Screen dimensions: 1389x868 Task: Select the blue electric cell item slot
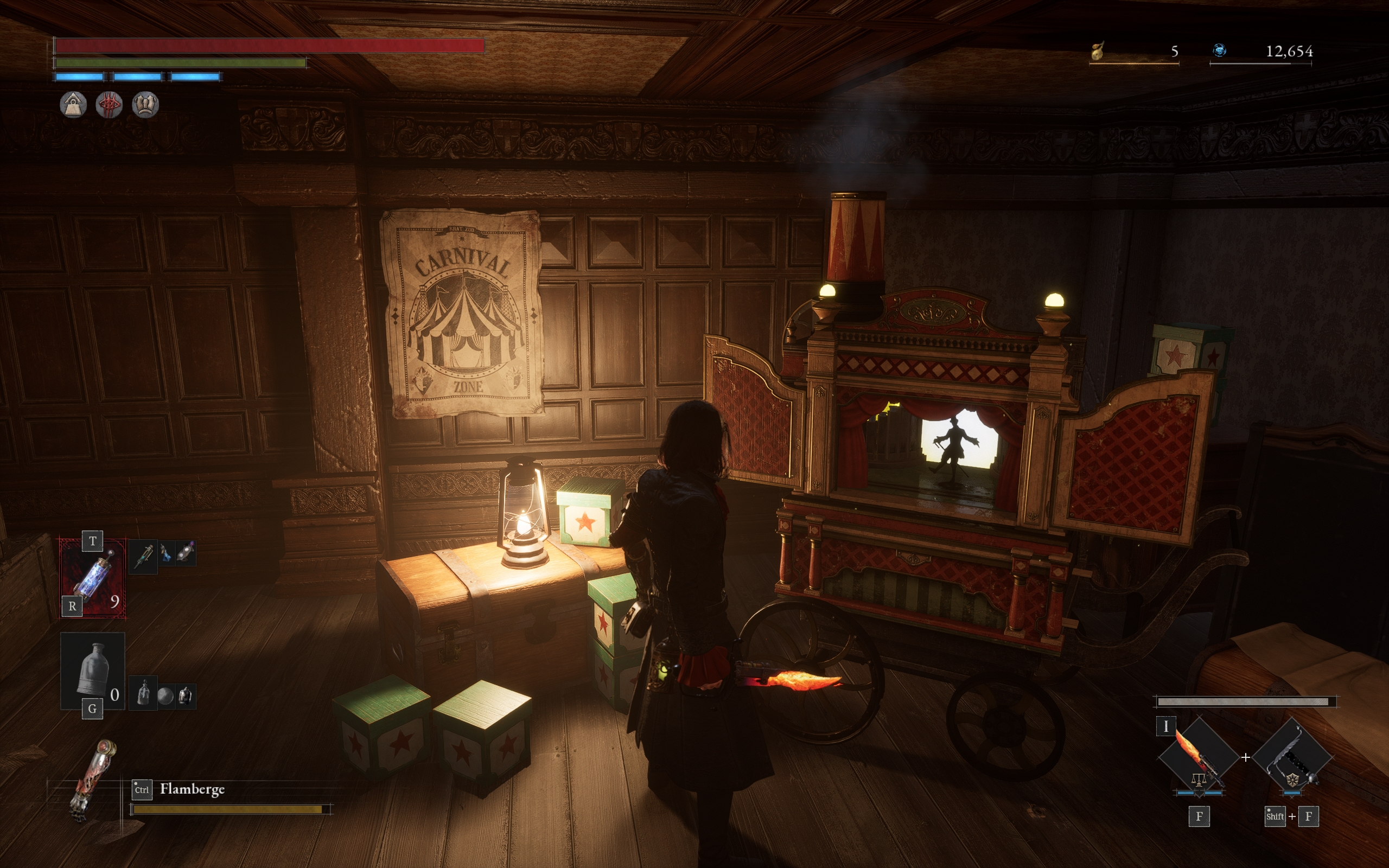93,578
